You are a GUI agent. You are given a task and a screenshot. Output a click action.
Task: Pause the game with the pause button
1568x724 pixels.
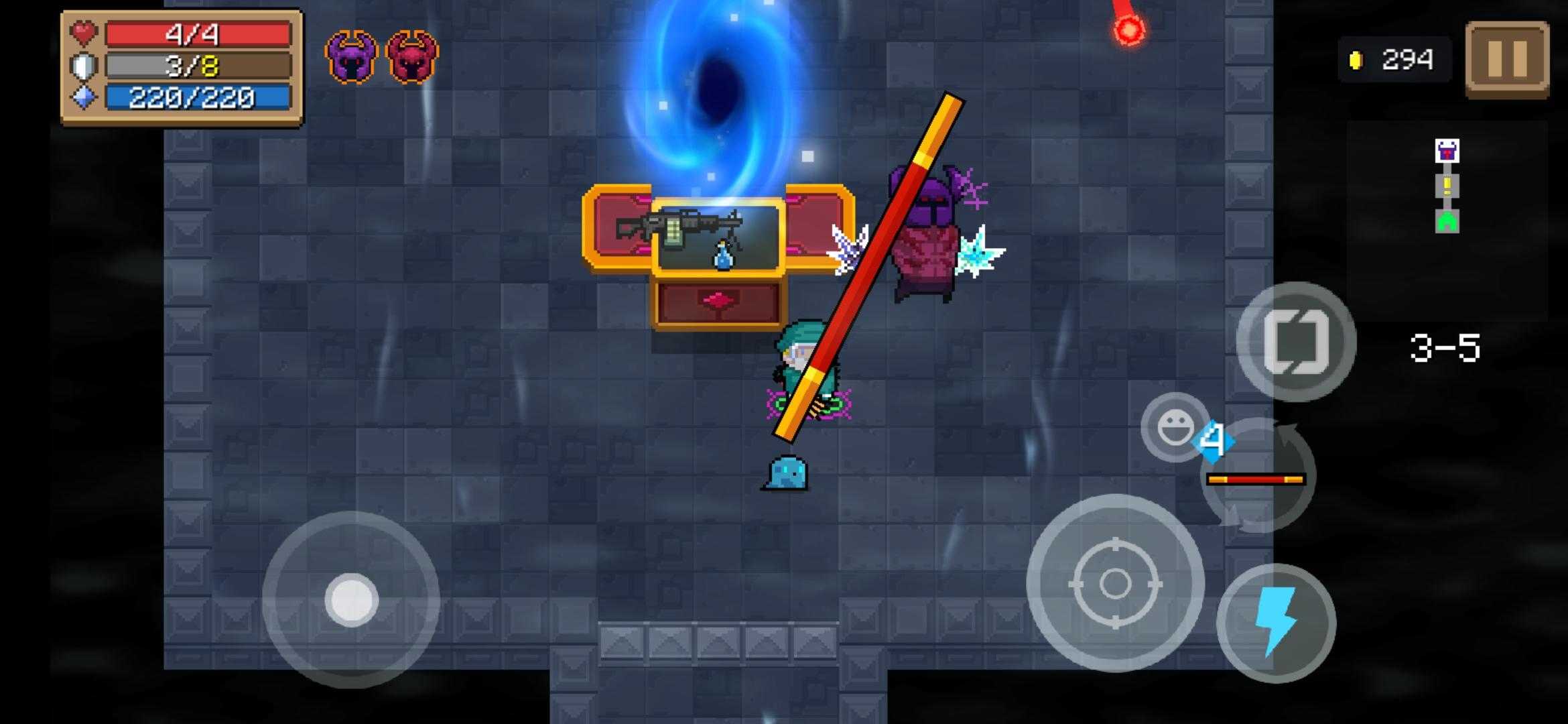(1507, 59)
